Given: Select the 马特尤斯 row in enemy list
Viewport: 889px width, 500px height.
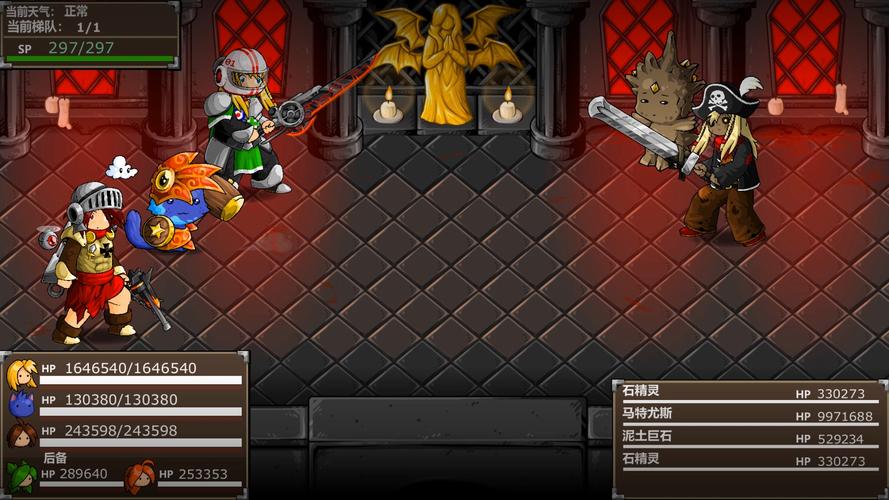Looking at the screenshot, I should pyautogui.click(x=747, y=416).
